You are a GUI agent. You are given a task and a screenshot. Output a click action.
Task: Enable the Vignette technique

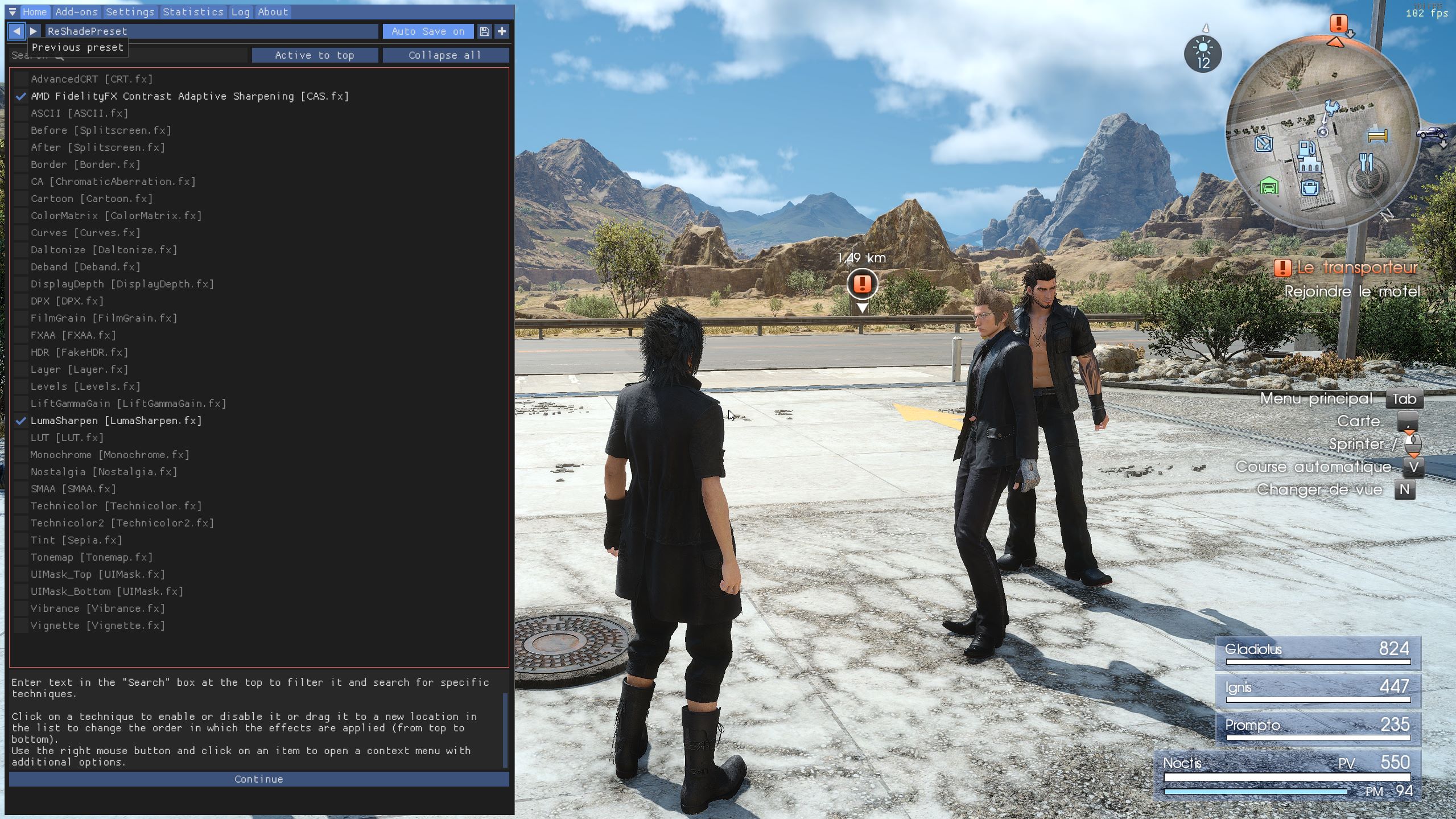[x=21, y=625]
